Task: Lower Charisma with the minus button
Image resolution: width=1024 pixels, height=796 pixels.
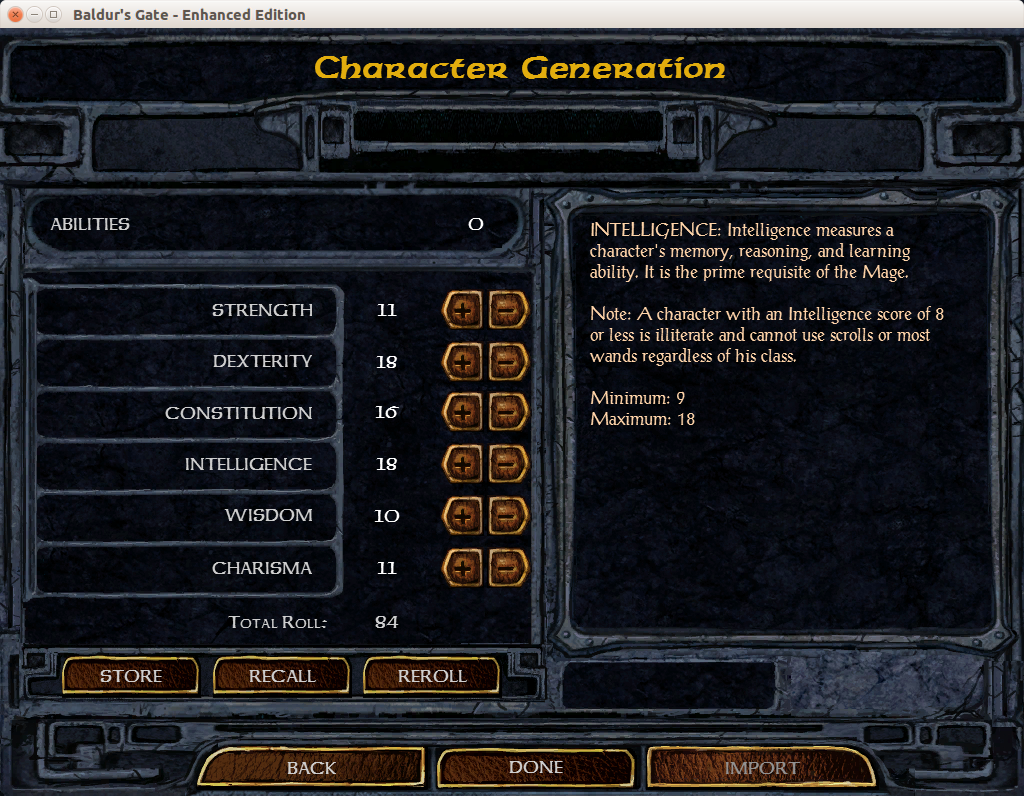Action: [508, 568]
